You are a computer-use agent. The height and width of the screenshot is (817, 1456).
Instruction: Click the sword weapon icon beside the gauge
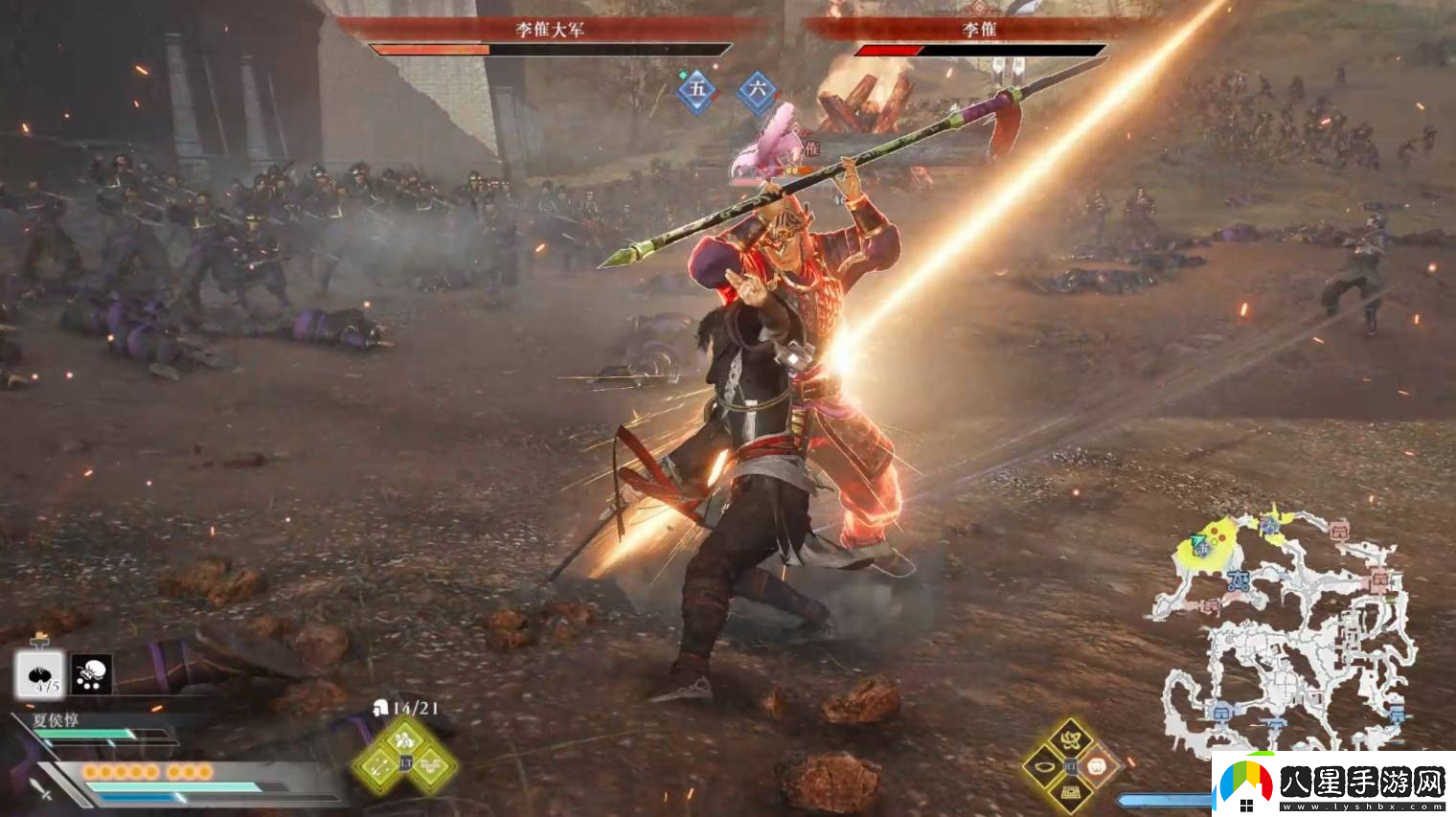[x=39, y=788]
